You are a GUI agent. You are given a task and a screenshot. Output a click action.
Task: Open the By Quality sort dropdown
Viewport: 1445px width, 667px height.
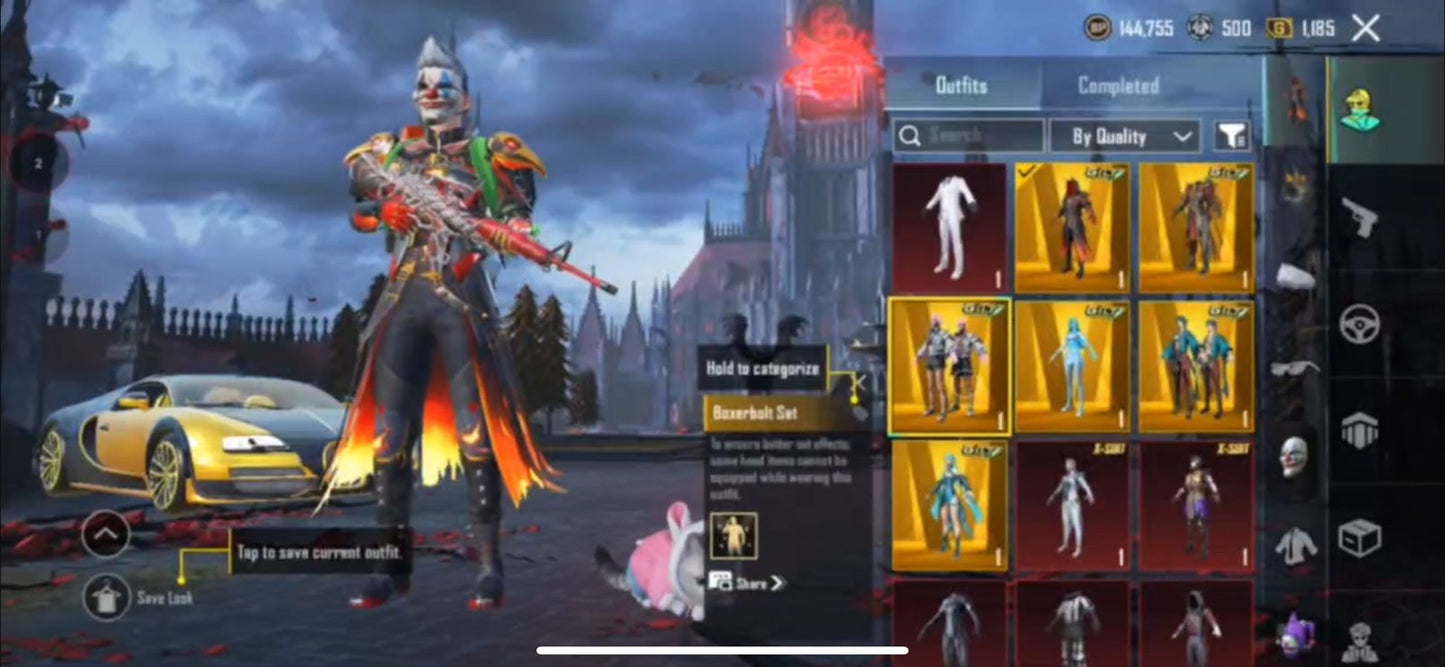[1122, 136]
